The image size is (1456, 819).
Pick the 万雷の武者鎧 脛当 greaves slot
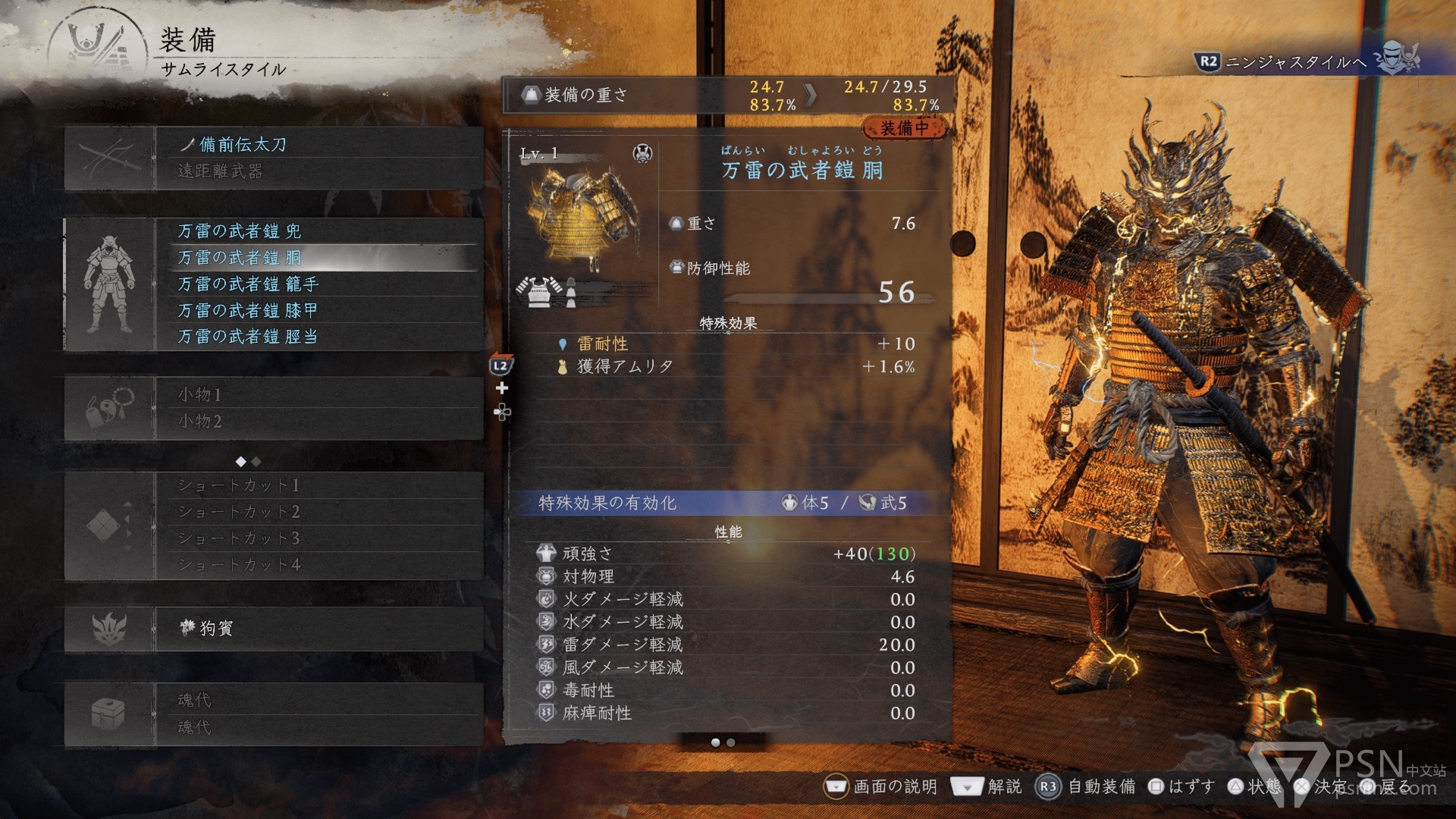tap(318, 337)
